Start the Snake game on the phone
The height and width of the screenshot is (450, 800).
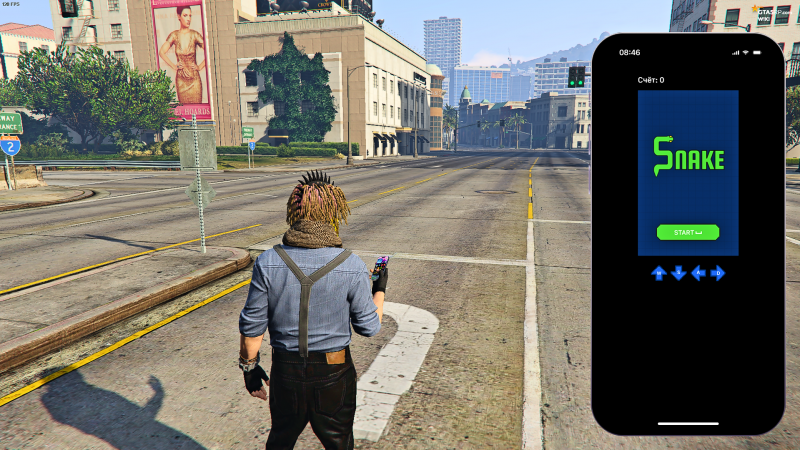(688, 232)
